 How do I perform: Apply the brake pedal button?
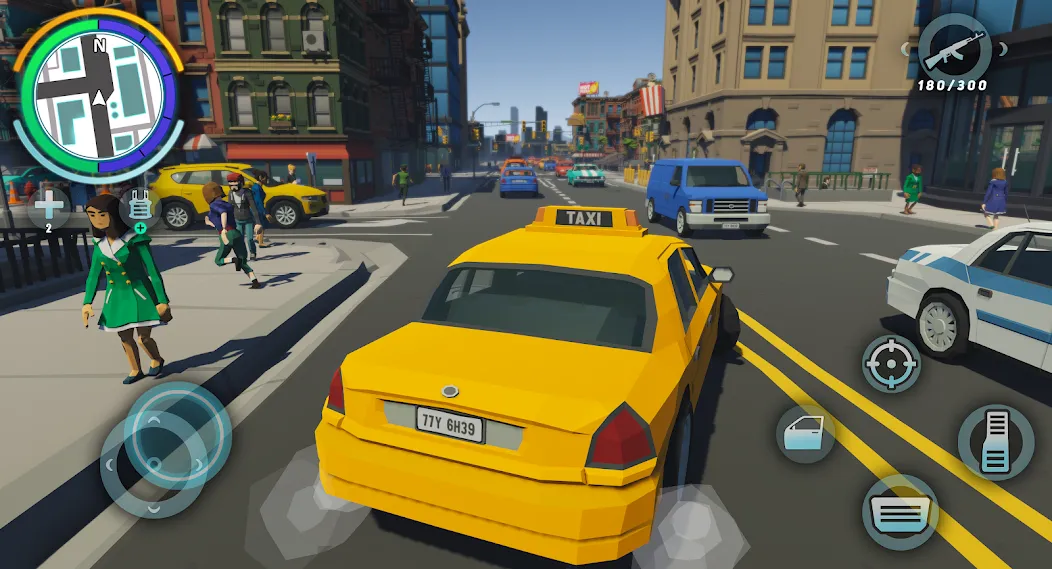click(x=899, y=511)
